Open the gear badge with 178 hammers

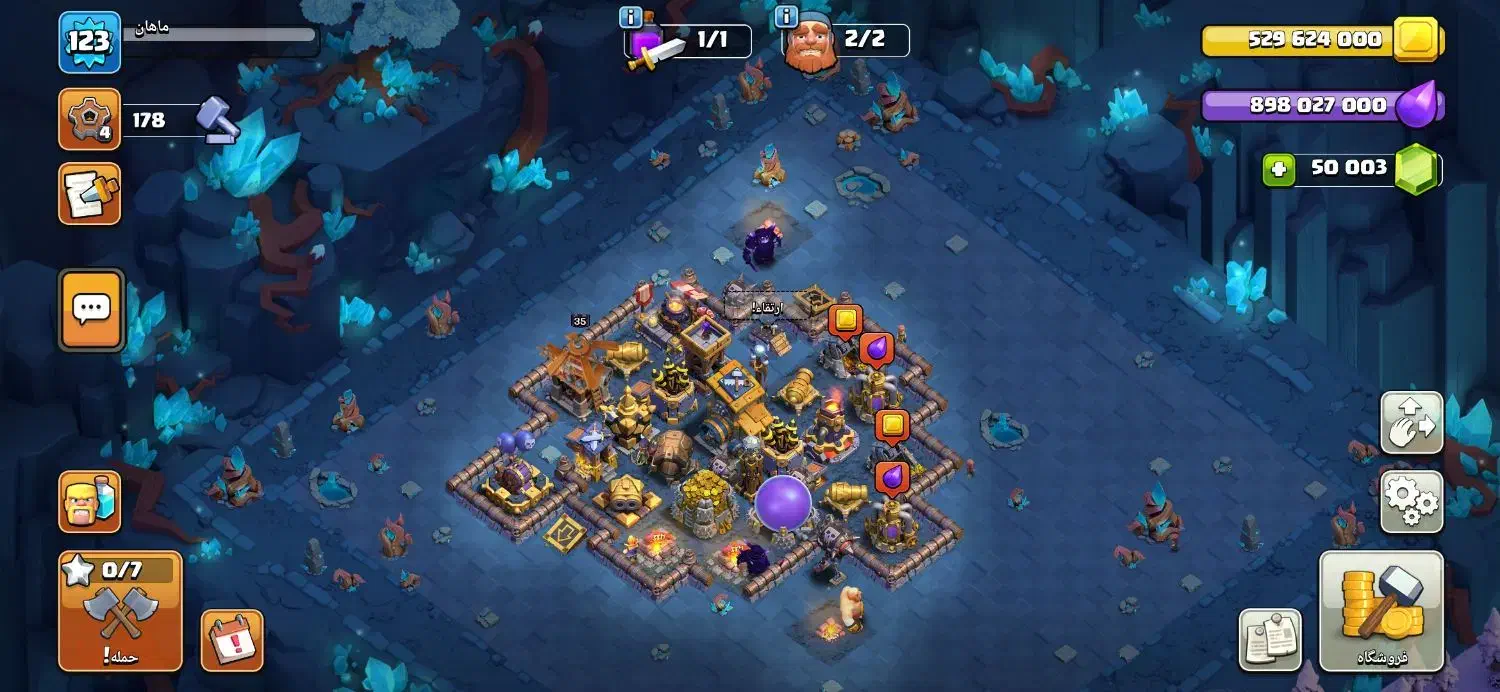point(89,120)
